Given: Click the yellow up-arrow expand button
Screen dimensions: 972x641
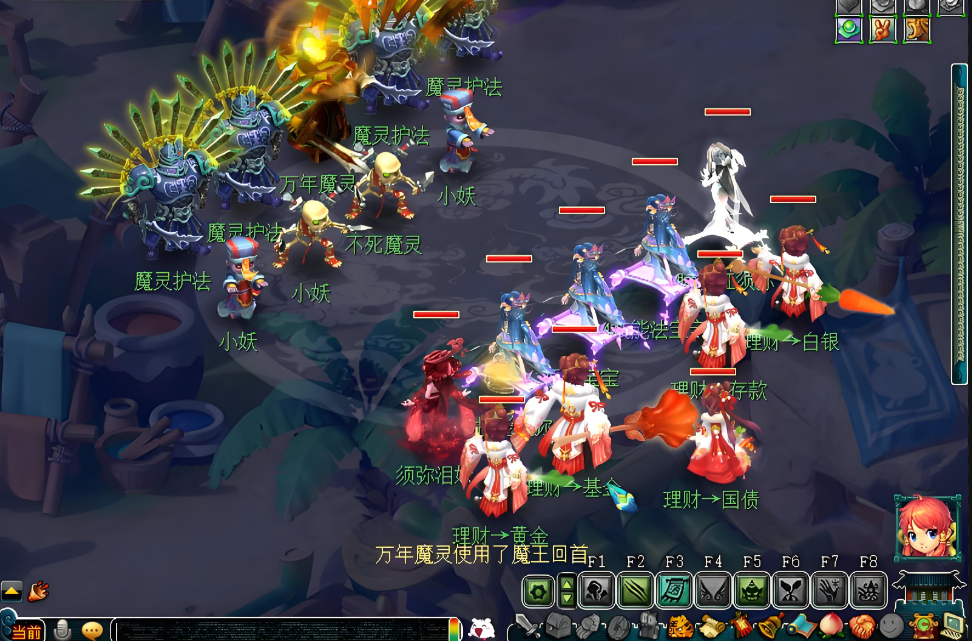Looking at the screenshot, I should [11, 591].
